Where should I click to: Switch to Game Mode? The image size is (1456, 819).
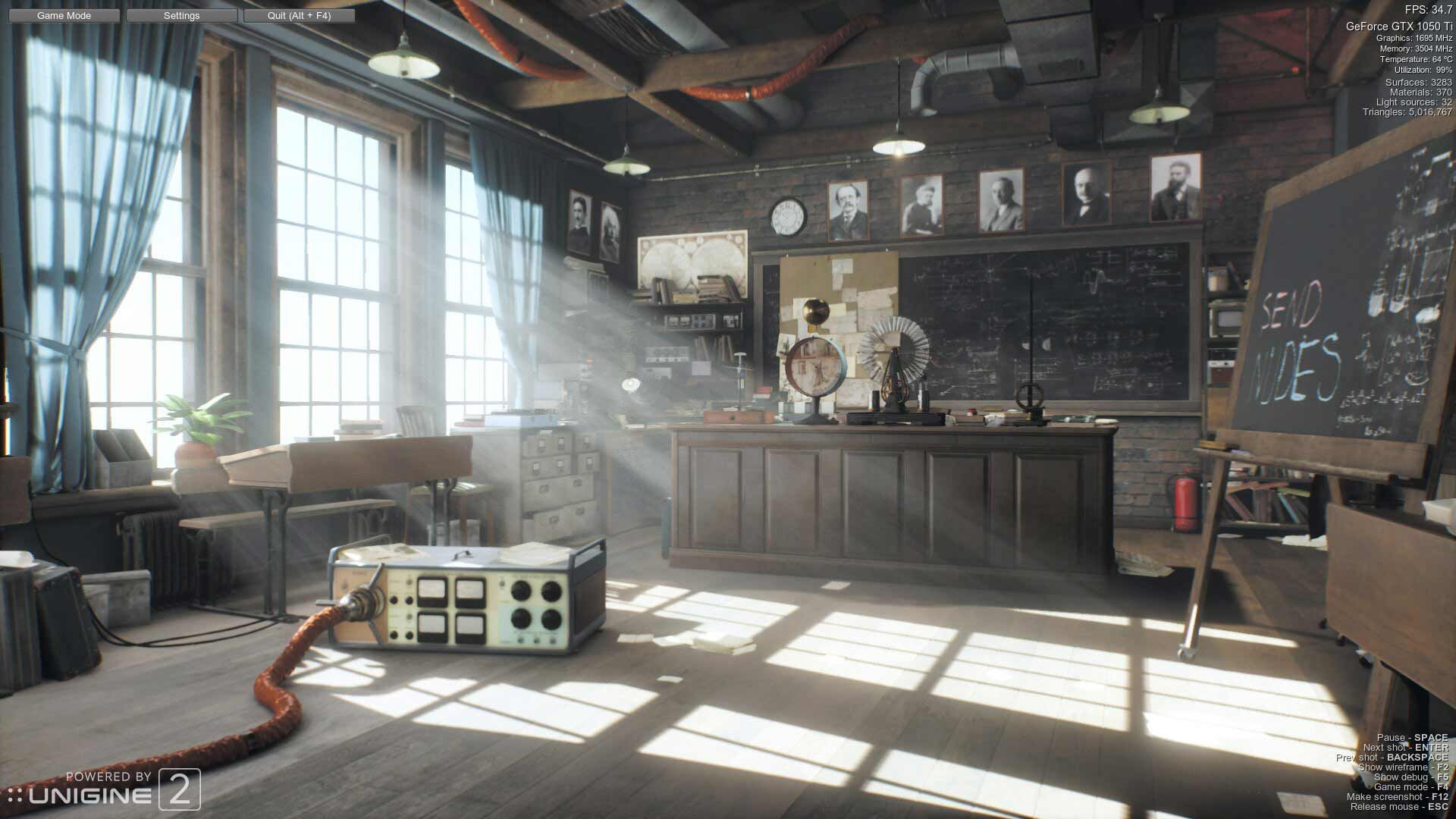coord(64,15)
